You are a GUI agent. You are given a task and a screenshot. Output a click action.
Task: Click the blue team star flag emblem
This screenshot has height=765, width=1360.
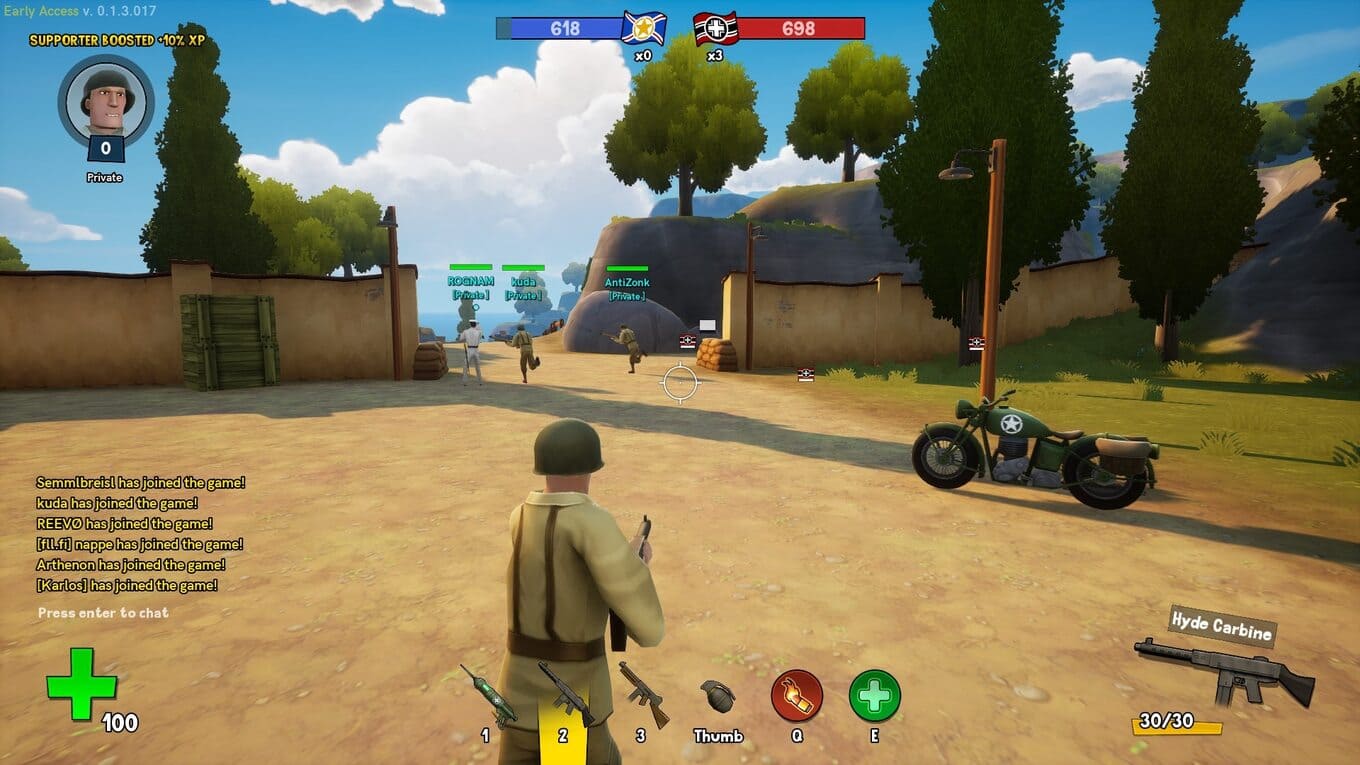click(x=643, y=28)
